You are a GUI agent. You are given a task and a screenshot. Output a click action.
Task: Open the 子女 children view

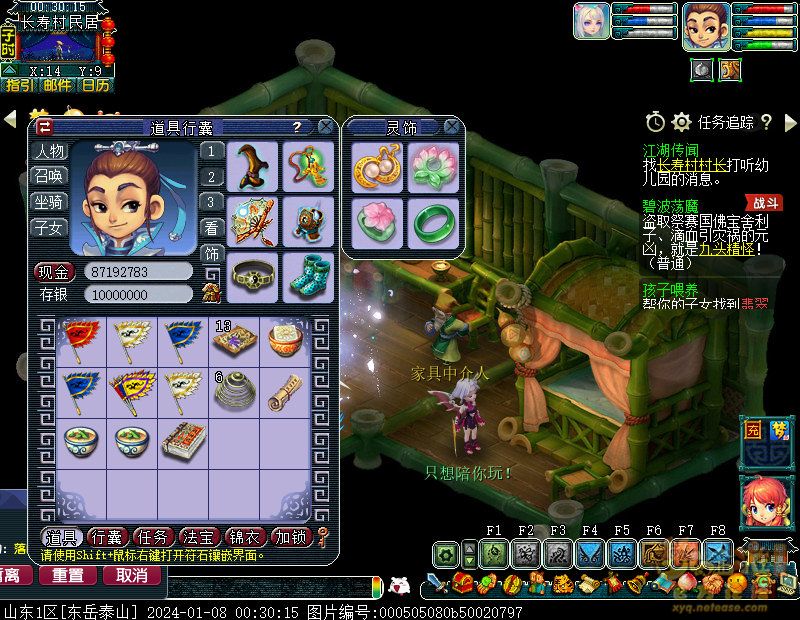pos(49,228)
